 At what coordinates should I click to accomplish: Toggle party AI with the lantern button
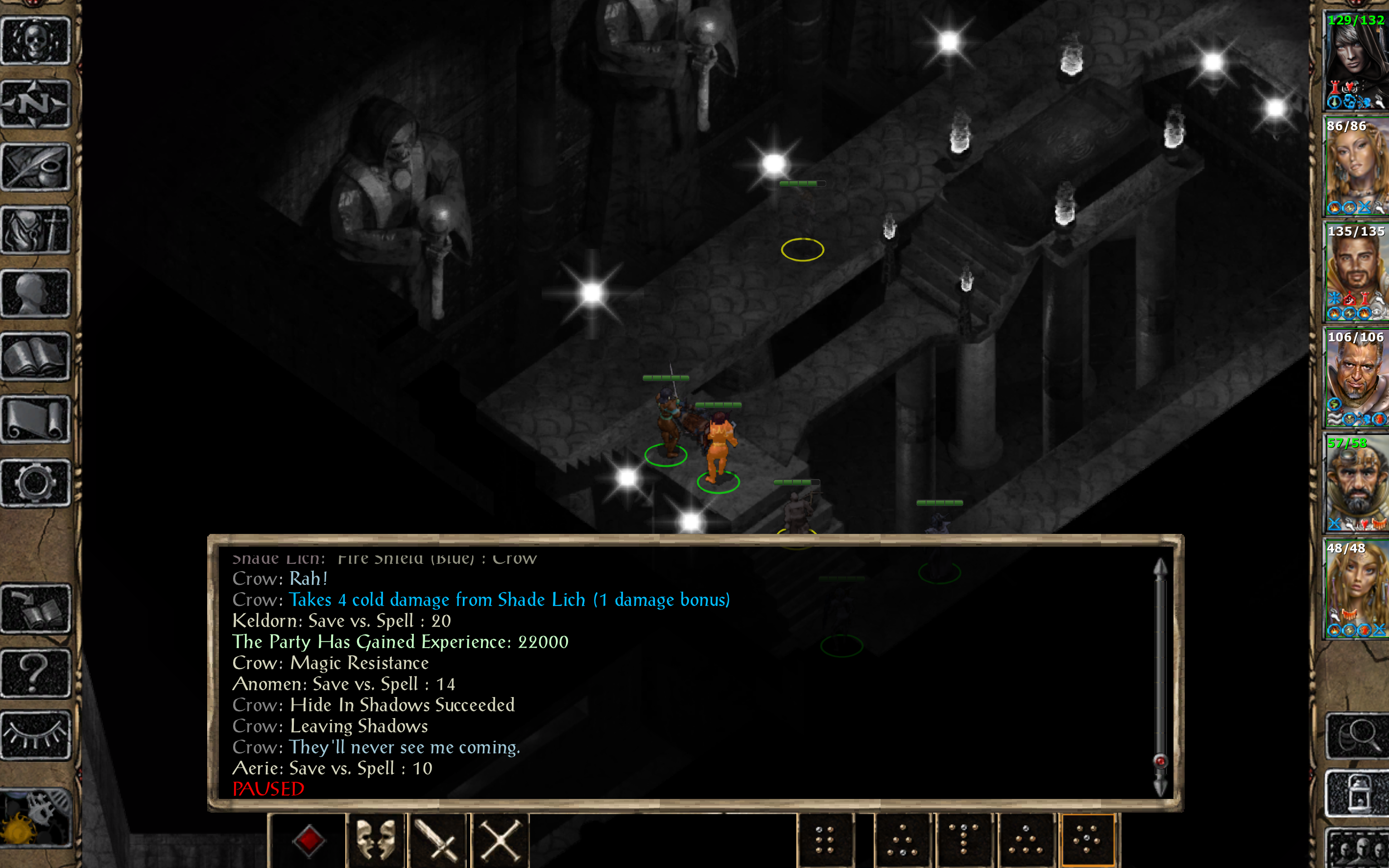tap(1358, 794)
